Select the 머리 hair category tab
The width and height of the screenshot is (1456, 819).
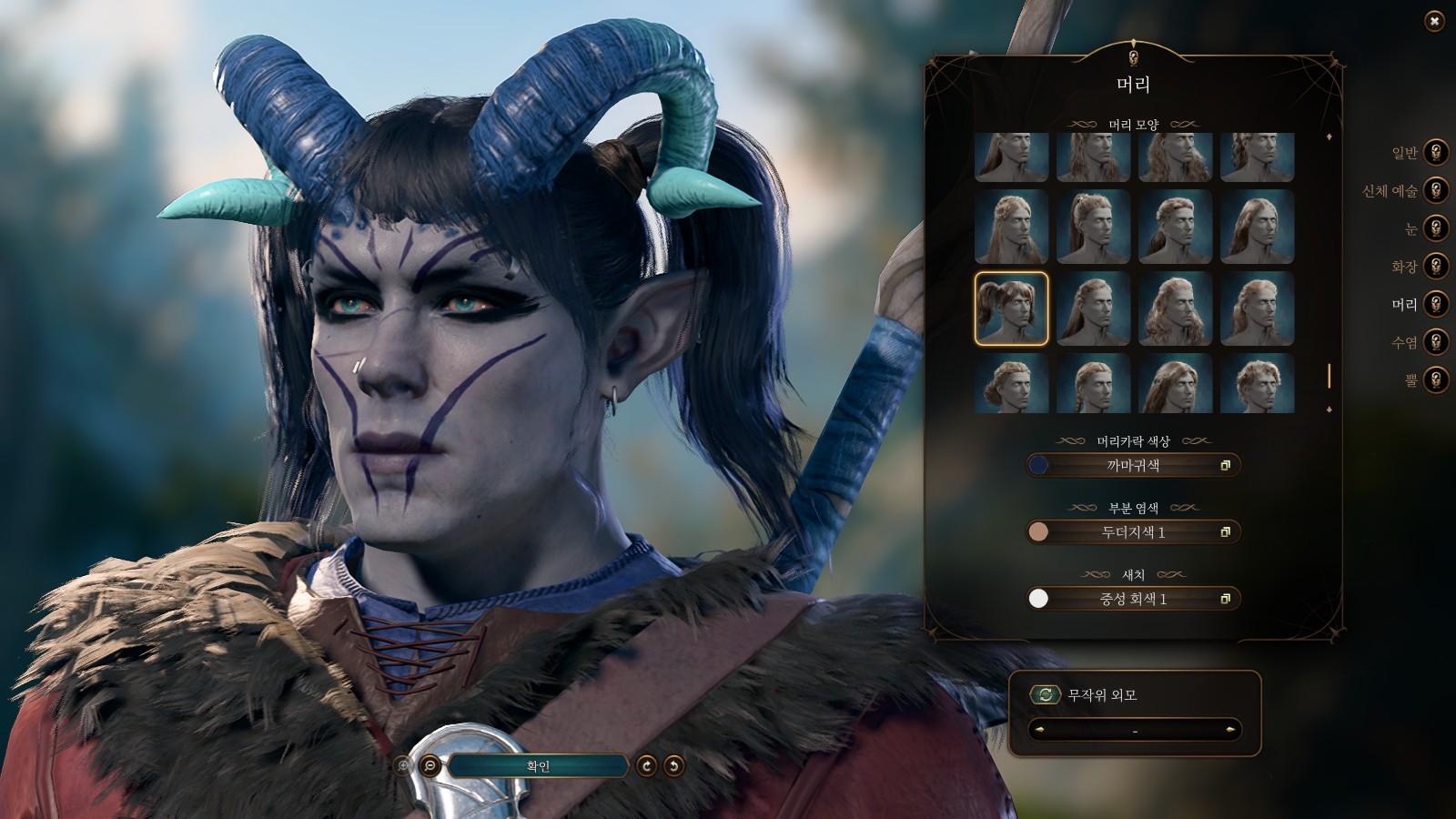tap(1435, 304)
